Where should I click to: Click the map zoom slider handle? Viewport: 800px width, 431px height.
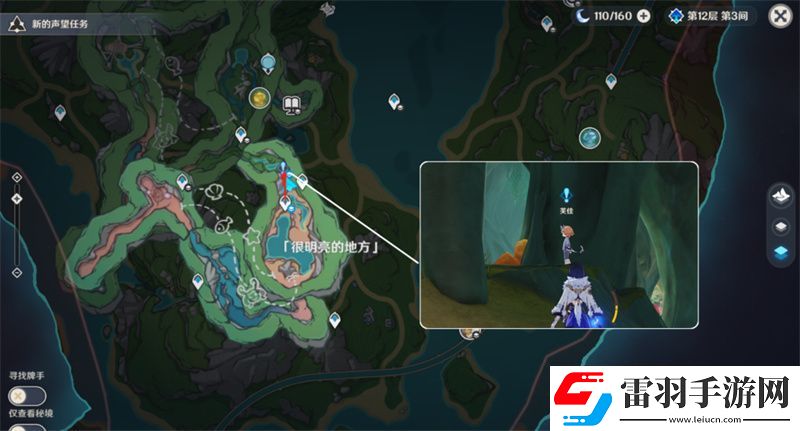(16, 199)
